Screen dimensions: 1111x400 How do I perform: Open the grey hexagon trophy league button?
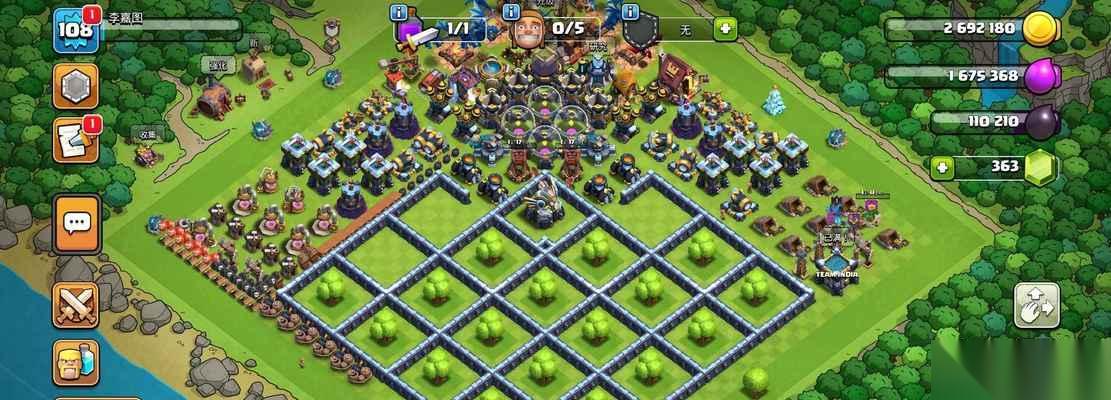(x=75, y=87)
